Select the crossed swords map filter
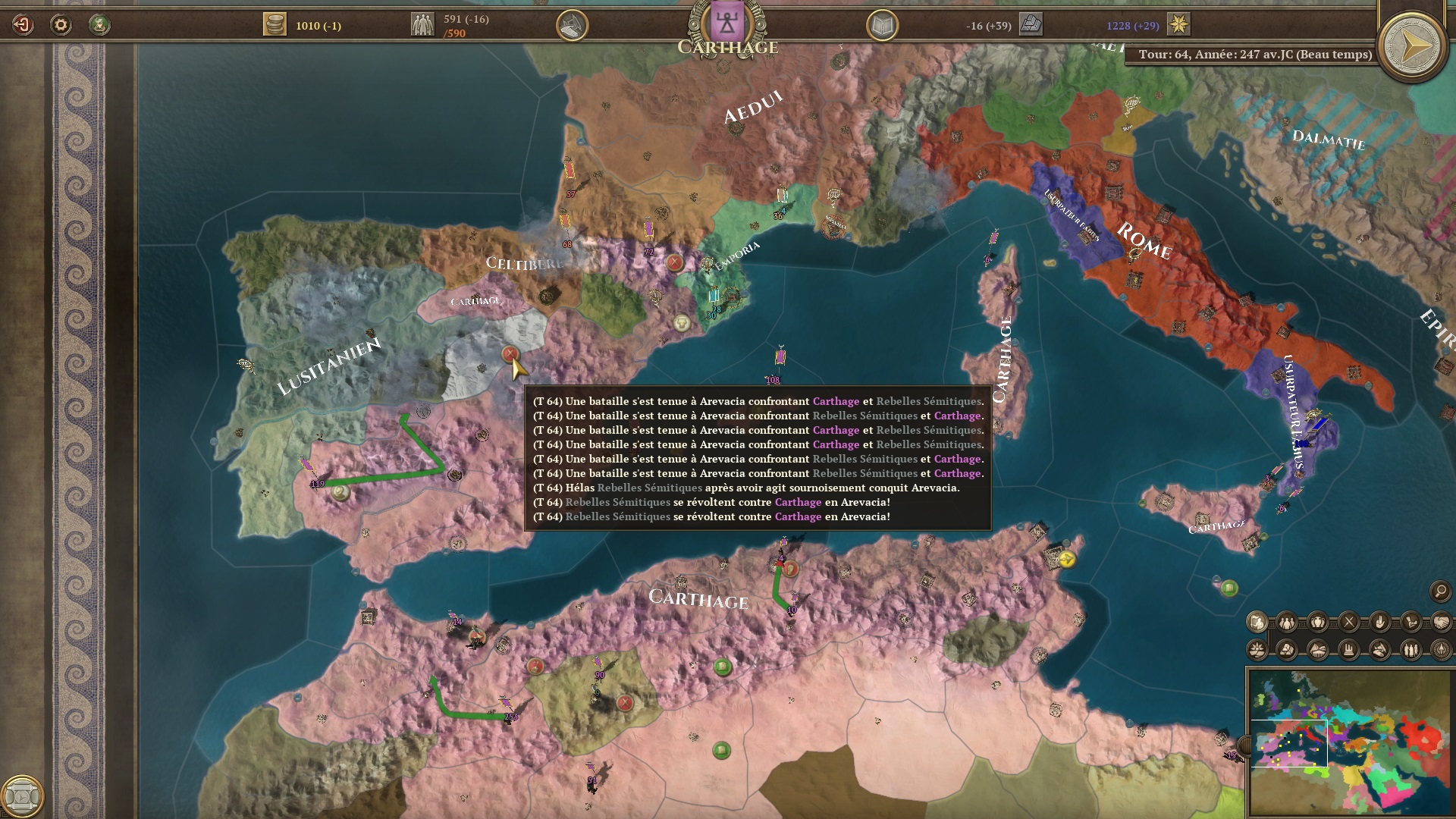 (x=1349, y=623)
